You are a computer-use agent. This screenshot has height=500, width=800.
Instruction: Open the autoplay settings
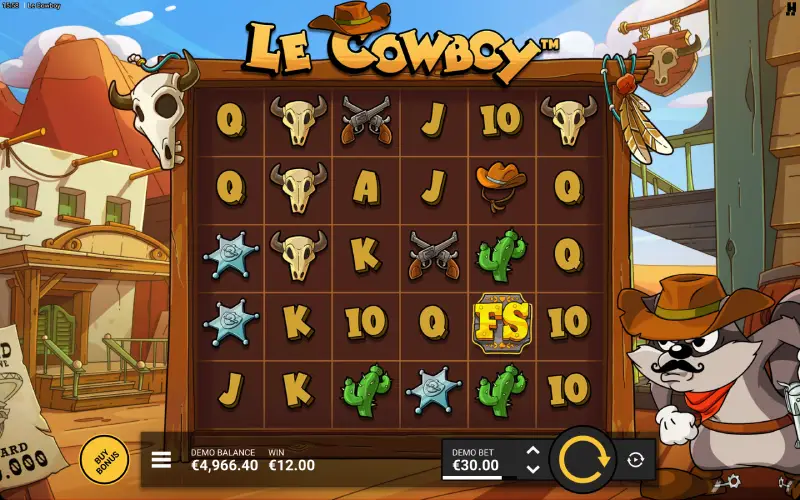[x=635, y=460]
